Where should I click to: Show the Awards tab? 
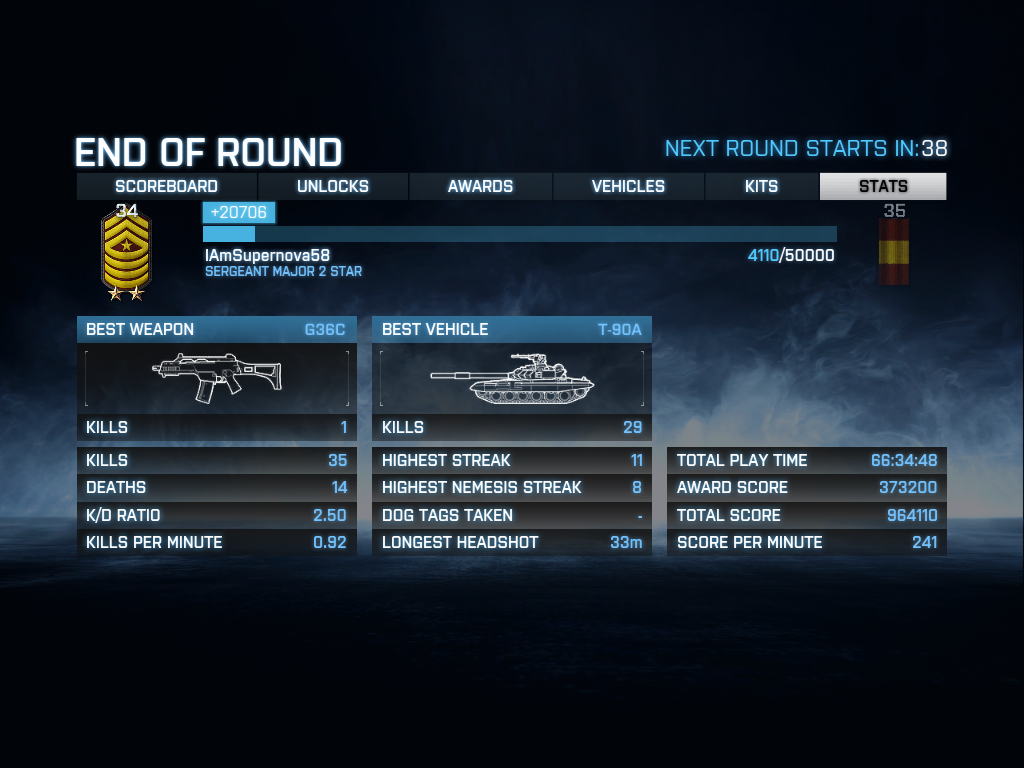[x=480, y=186]
